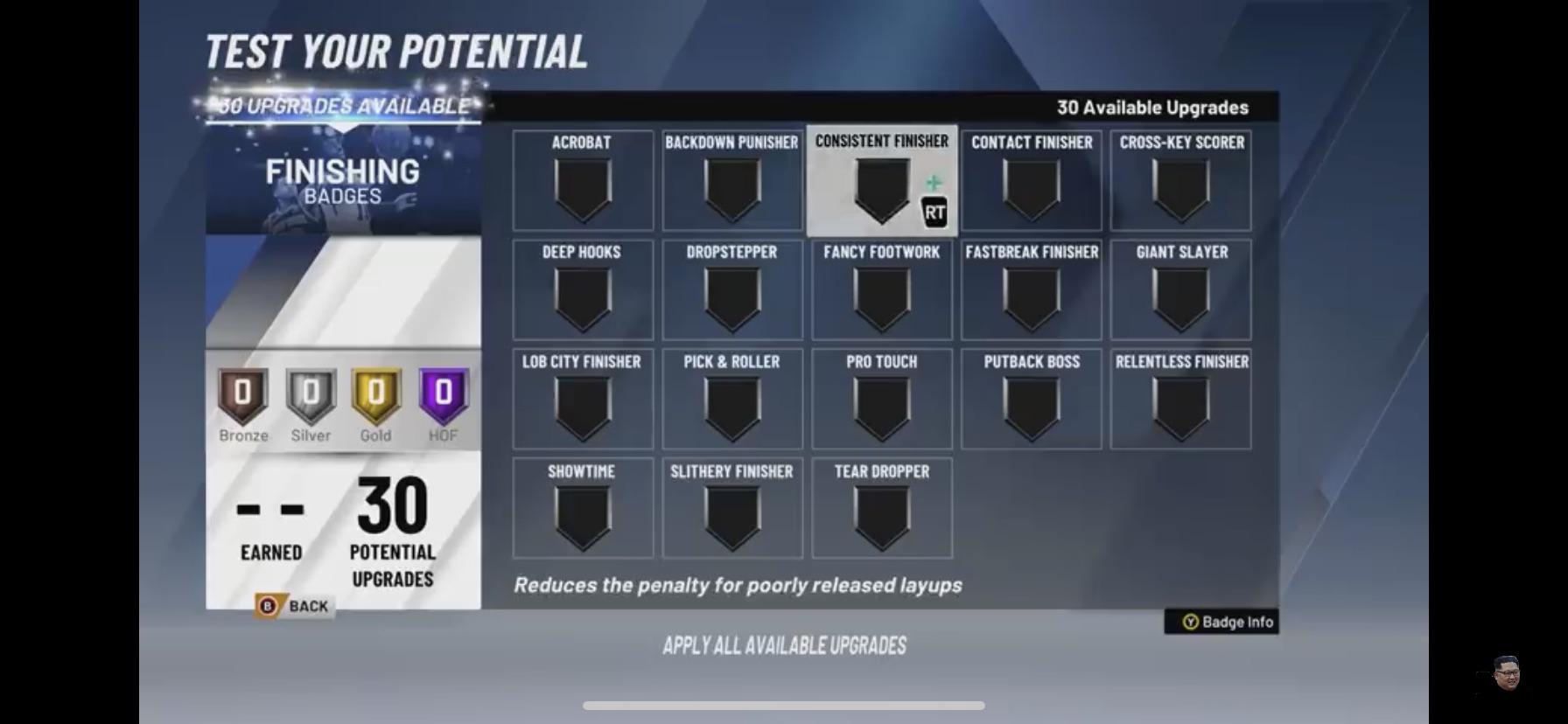Toggle the Silver tier filter

point(309,402)
